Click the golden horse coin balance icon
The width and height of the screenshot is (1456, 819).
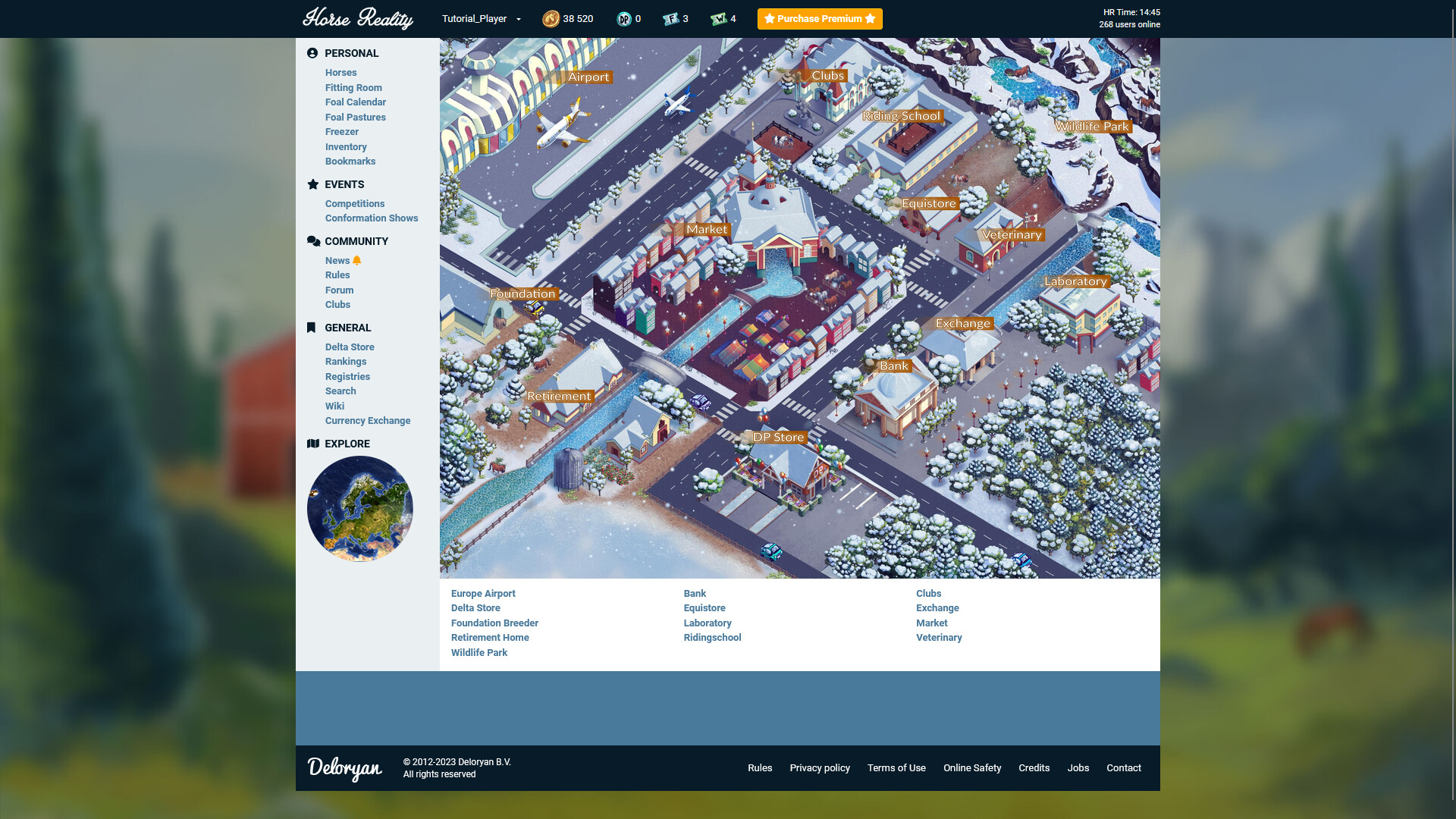551,18
